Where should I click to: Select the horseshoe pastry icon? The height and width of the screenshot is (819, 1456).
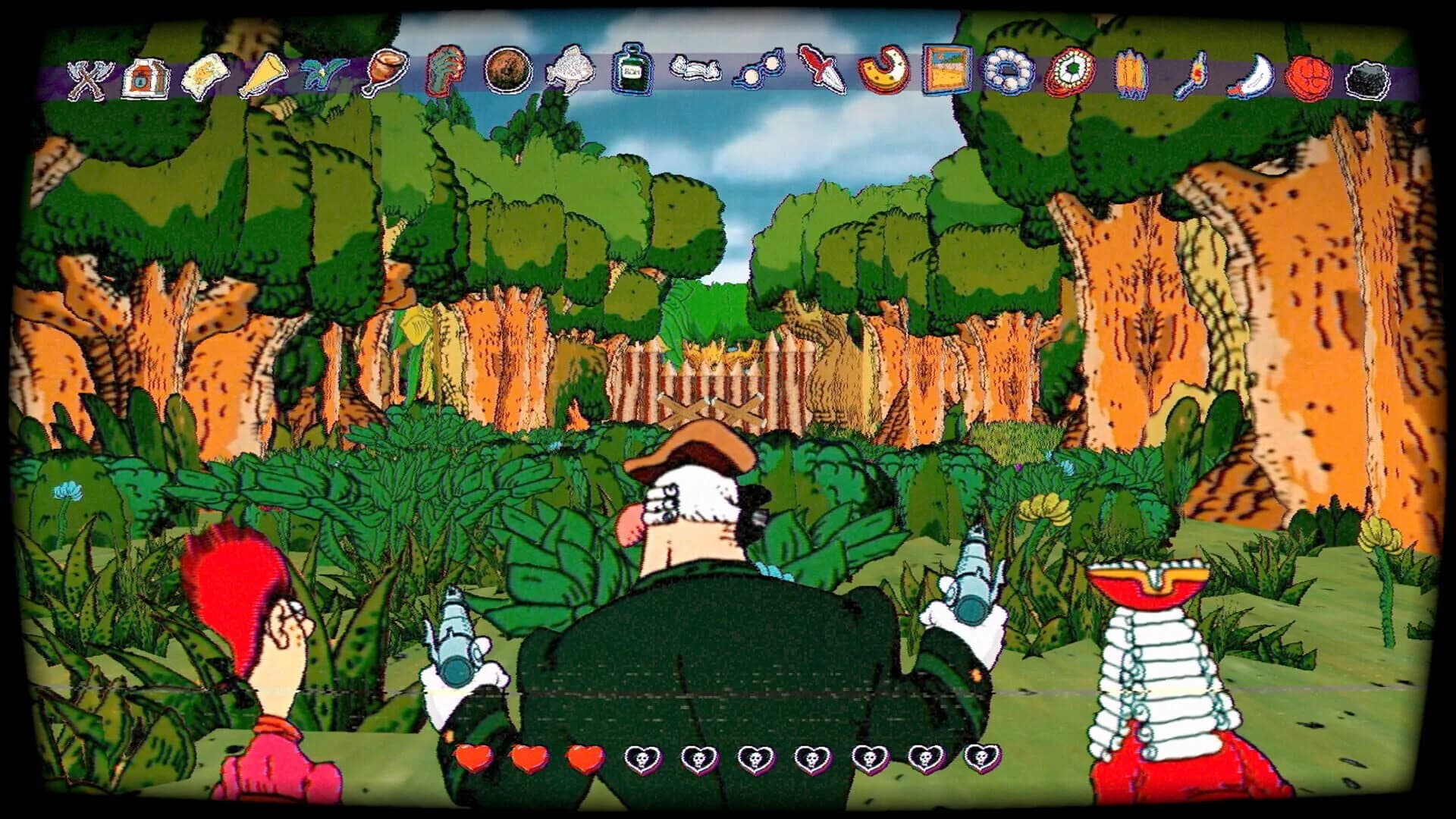[883, 76]
